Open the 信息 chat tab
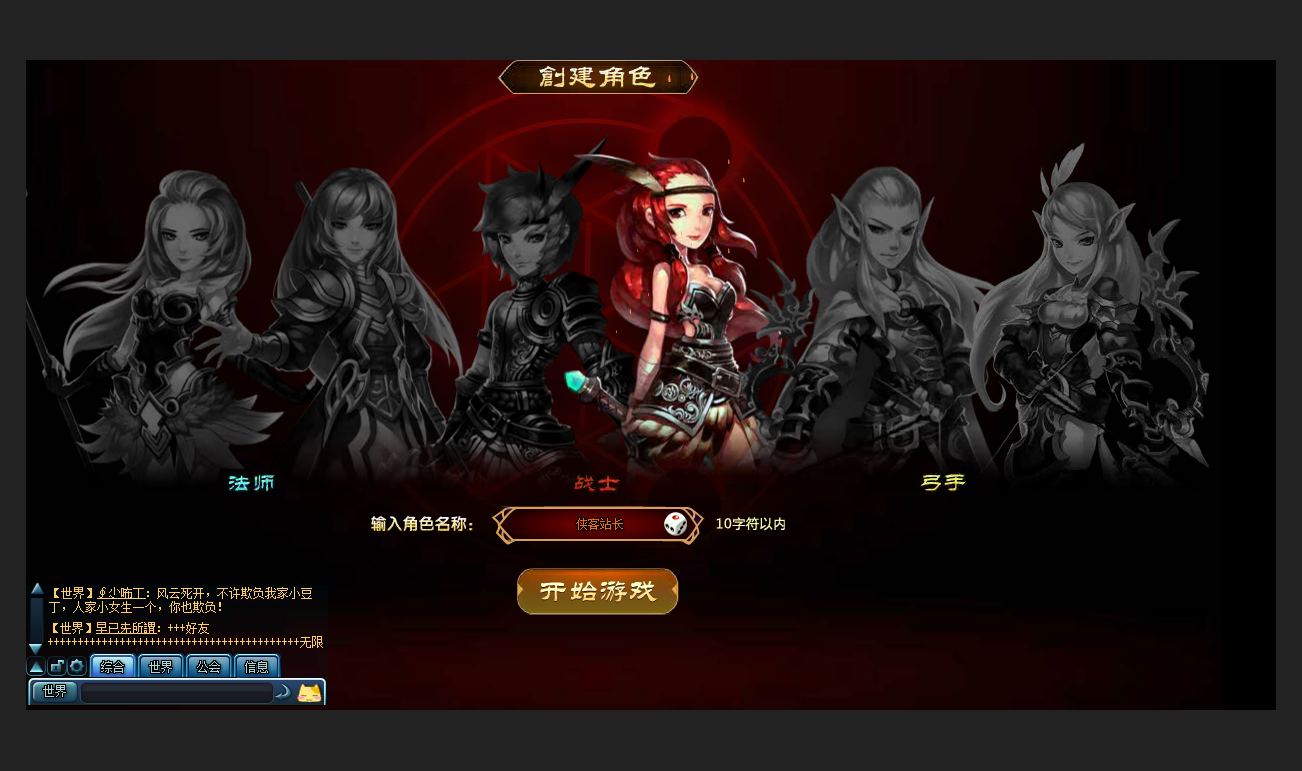Screen dimensions: 1302x771 coord(256,667)
